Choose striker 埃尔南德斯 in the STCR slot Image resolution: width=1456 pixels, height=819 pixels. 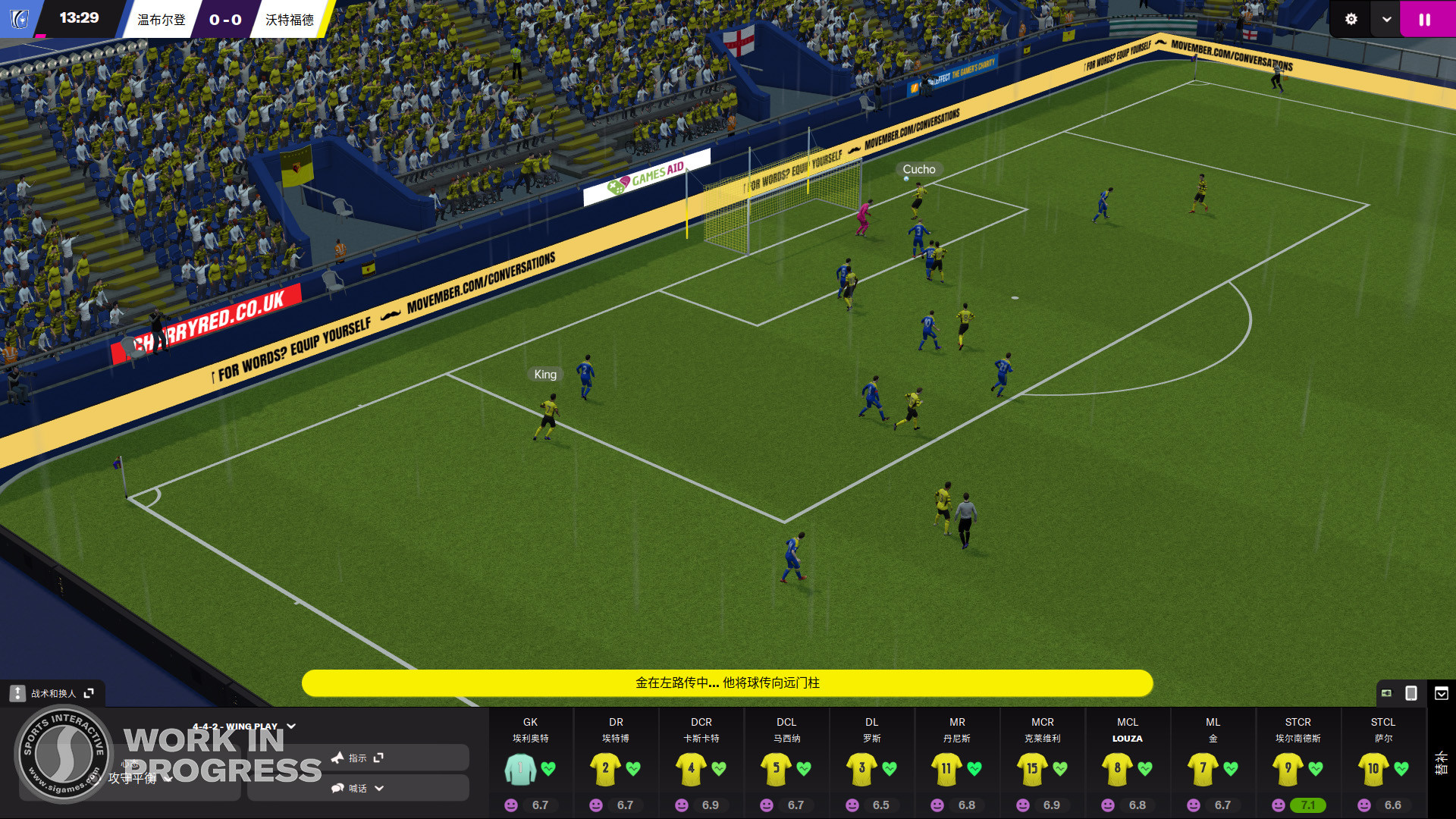[1288, 768]
